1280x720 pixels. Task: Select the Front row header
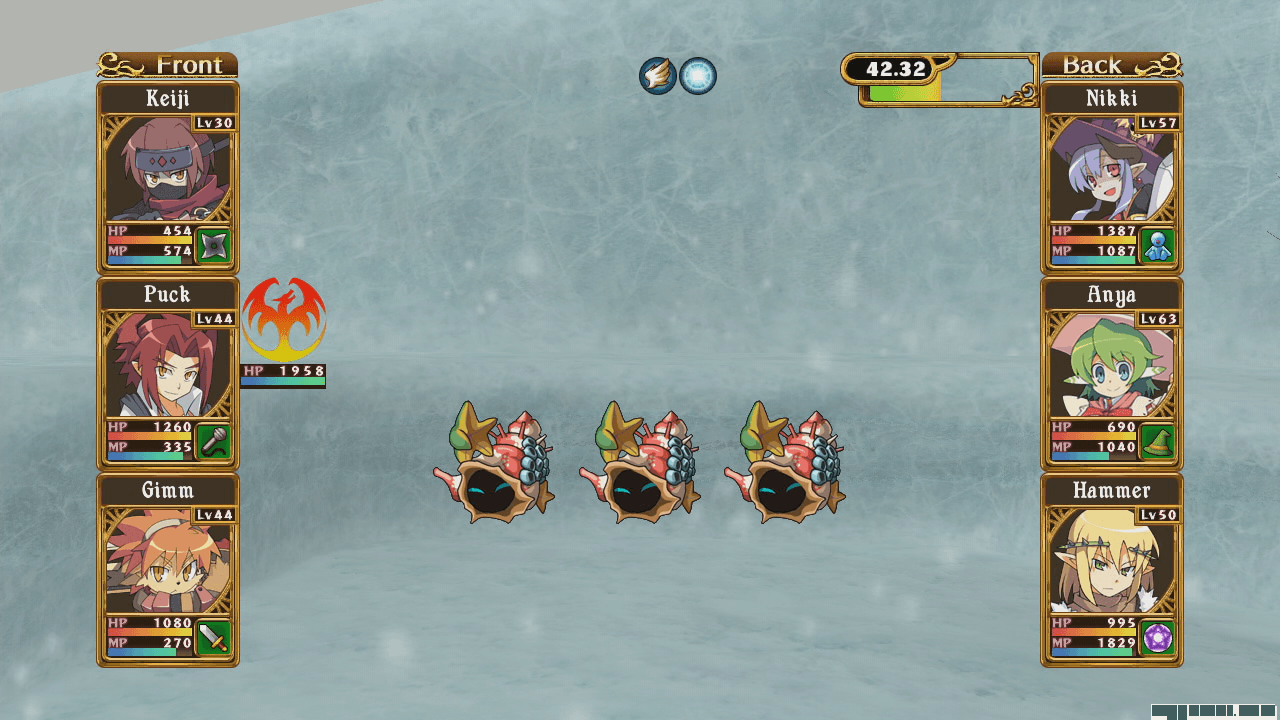coord(168,65)
